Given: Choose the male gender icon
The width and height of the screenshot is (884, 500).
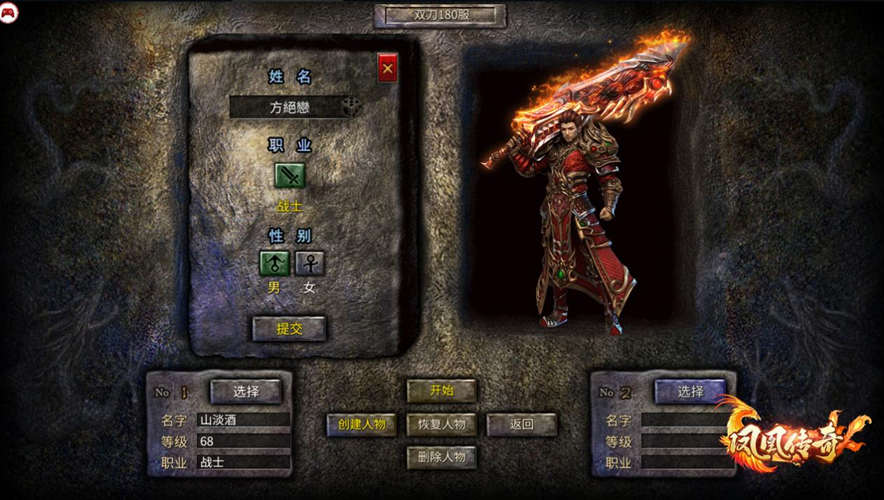Looking at the screenshot, I should pyautogui.click(x=274, y=263).
